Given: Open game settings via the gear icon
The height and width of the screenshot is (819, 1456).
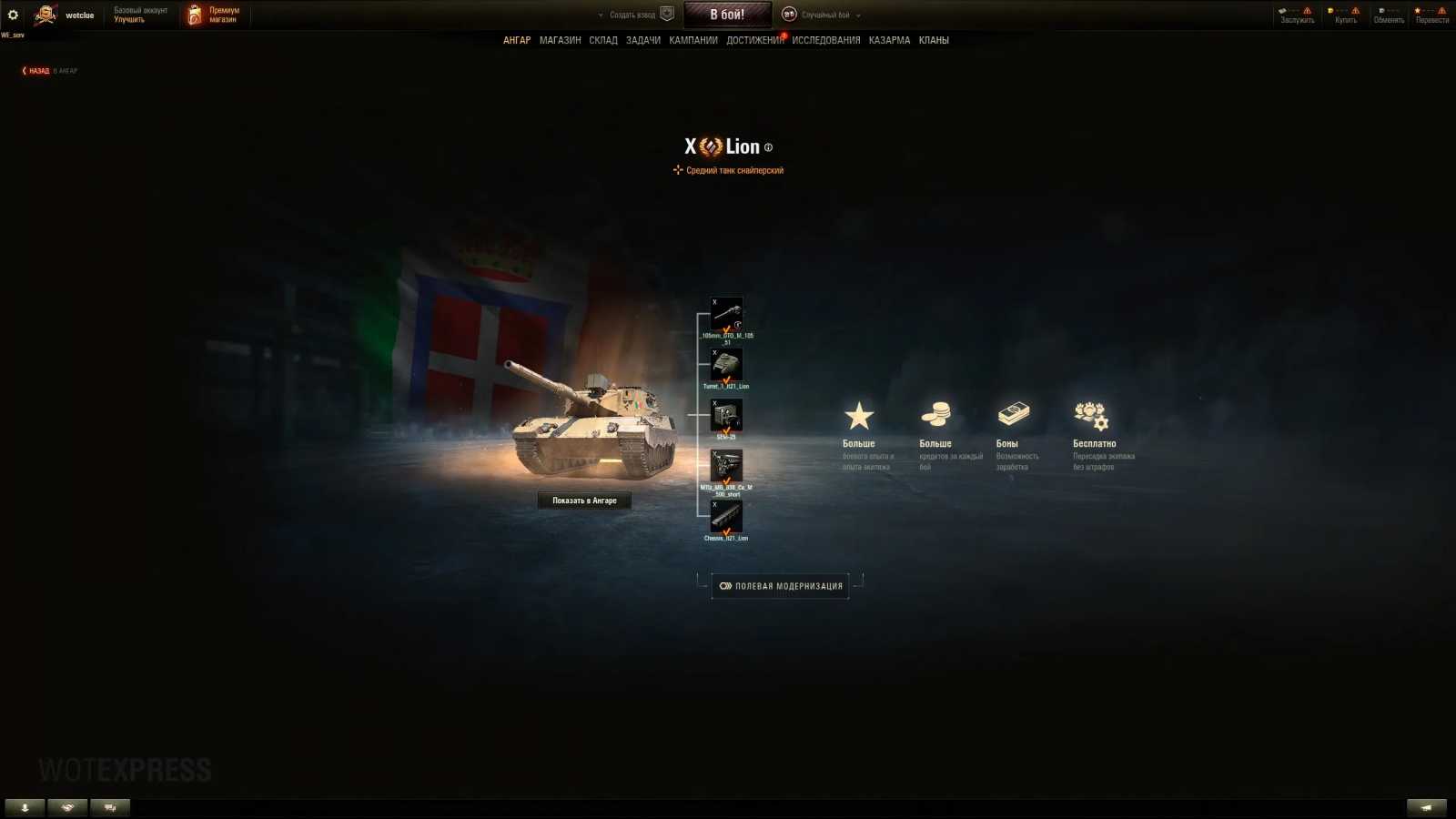Looking at the screenshot, I should coord(12,15).
